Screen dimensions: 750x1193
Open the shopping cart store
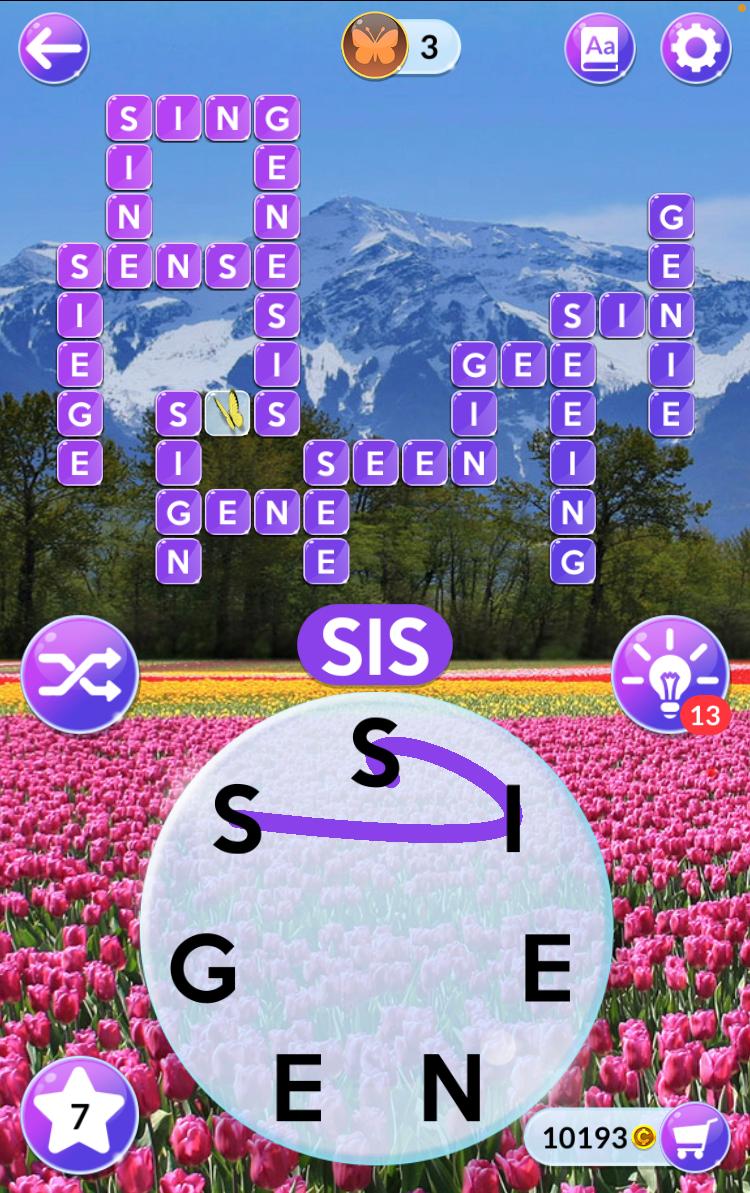[695, 1137]
